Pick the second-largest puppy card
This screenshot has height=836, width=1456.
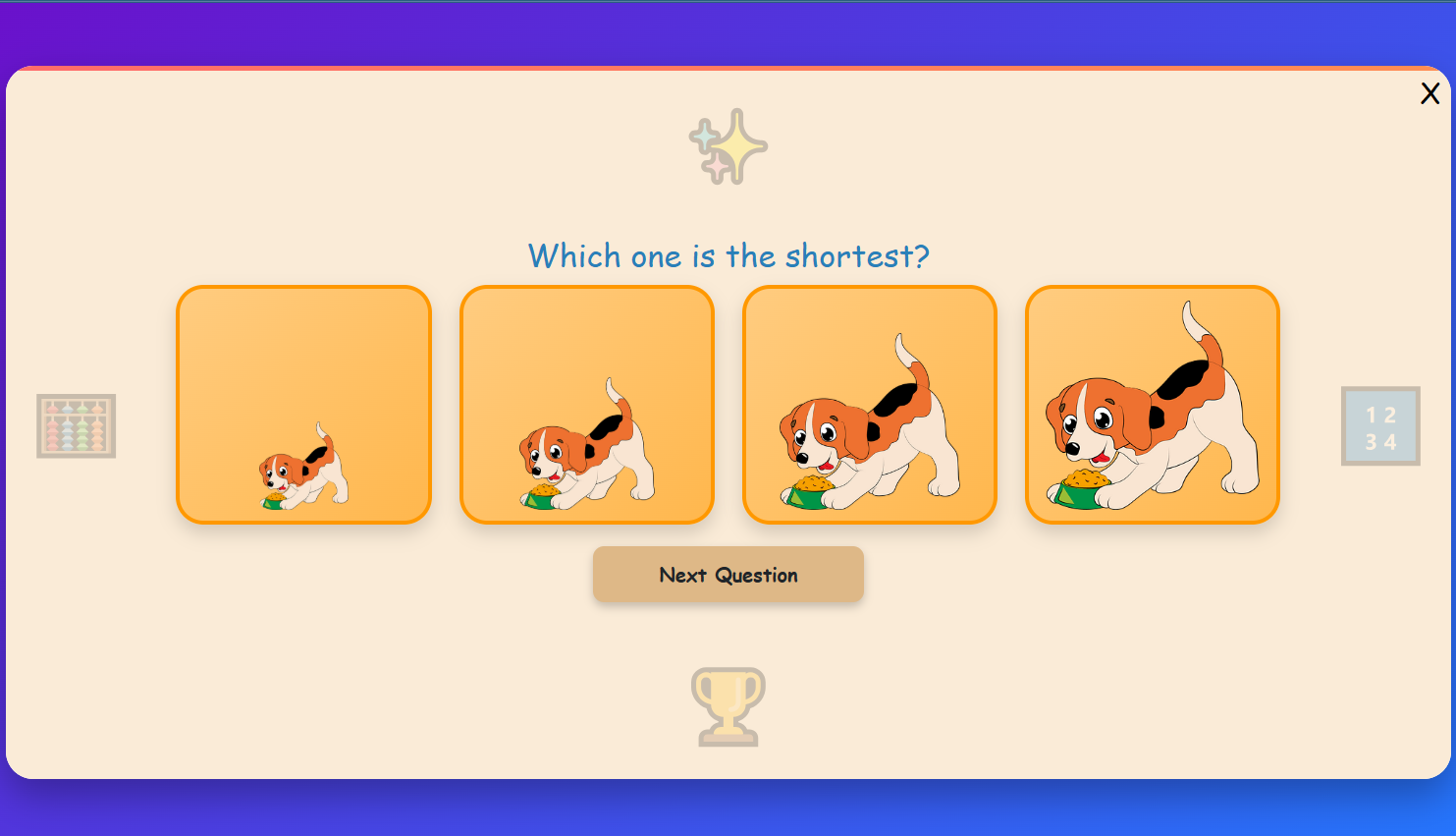(x=869, y=405)
